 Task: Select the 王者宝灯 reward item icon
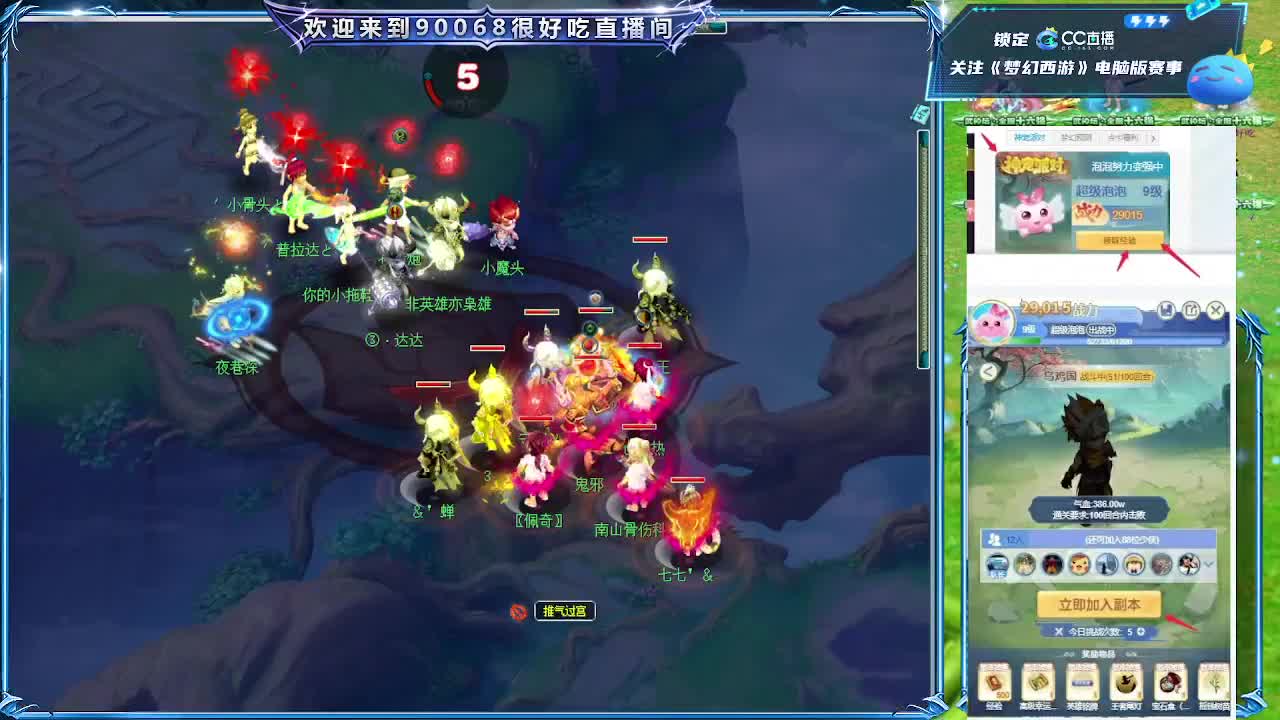pyautogui.click(x=1125, y=683)
